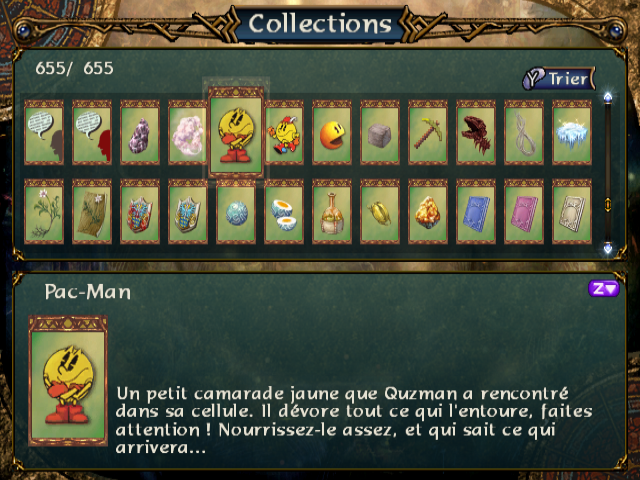Screen dimensions: 640x480
Task: Choose the running Pac-Man card
Action: (284, 132)
